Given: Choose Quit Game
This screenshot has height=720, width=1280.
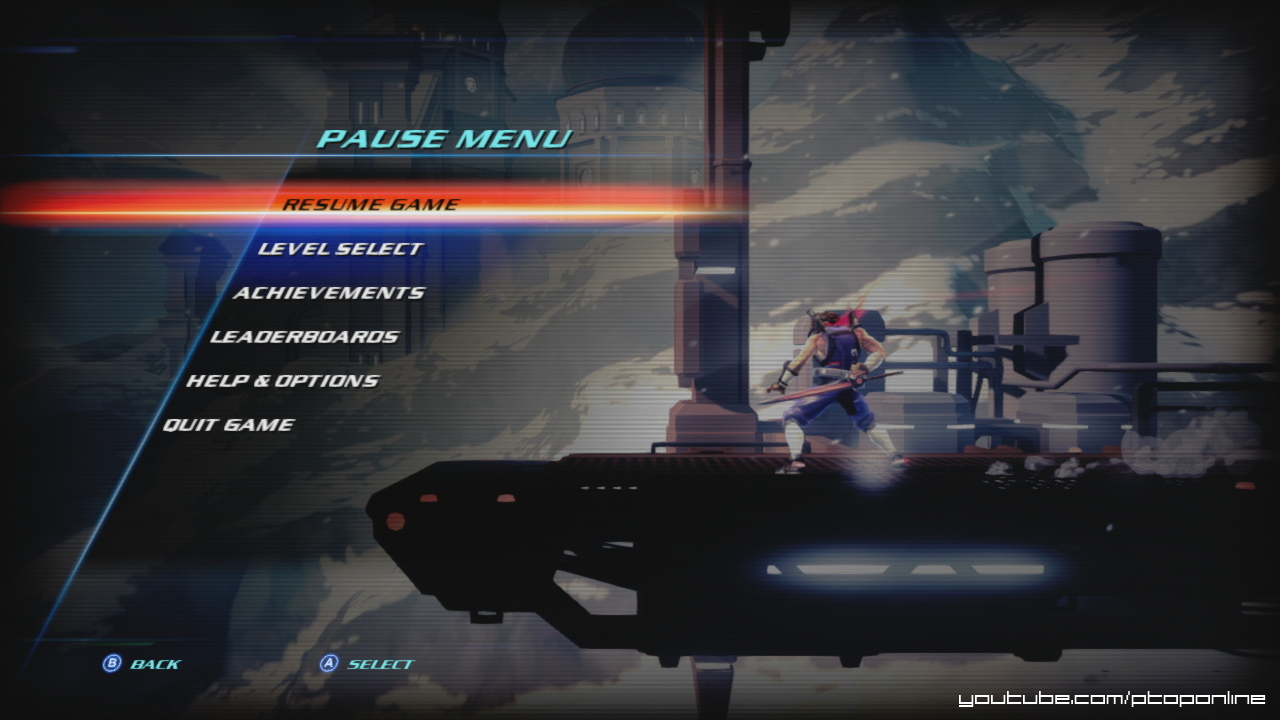Looking at the screenshot, I should pyautogui.click(x=228, y=425).
